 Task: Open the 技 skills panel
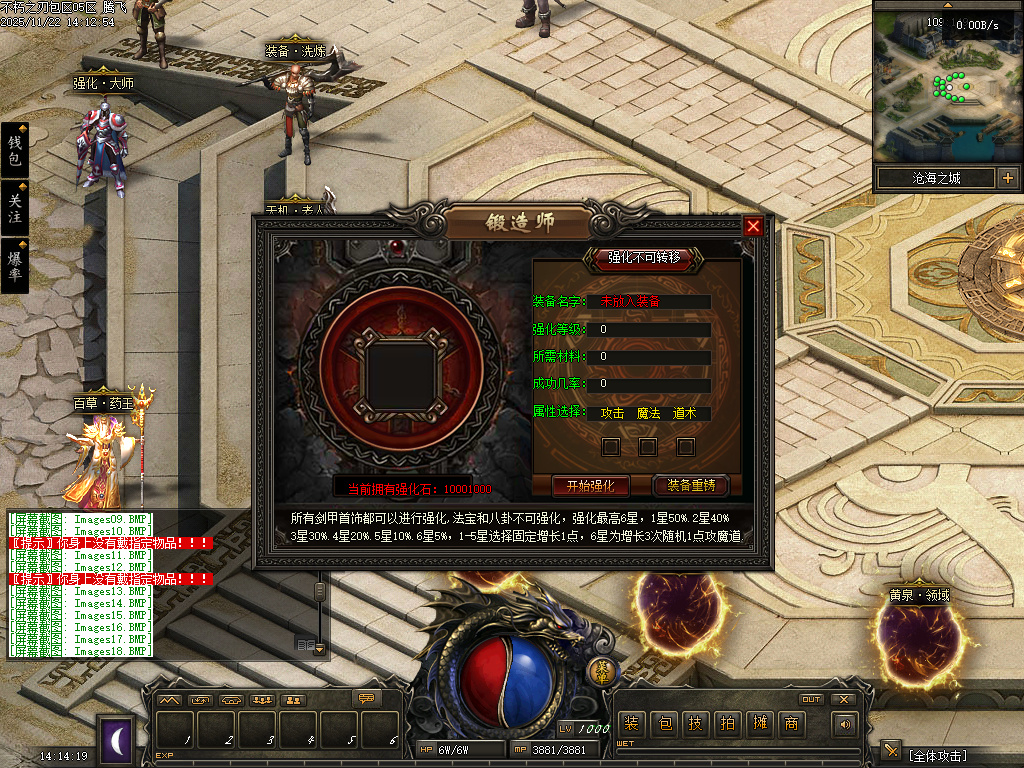click(695, 724)
